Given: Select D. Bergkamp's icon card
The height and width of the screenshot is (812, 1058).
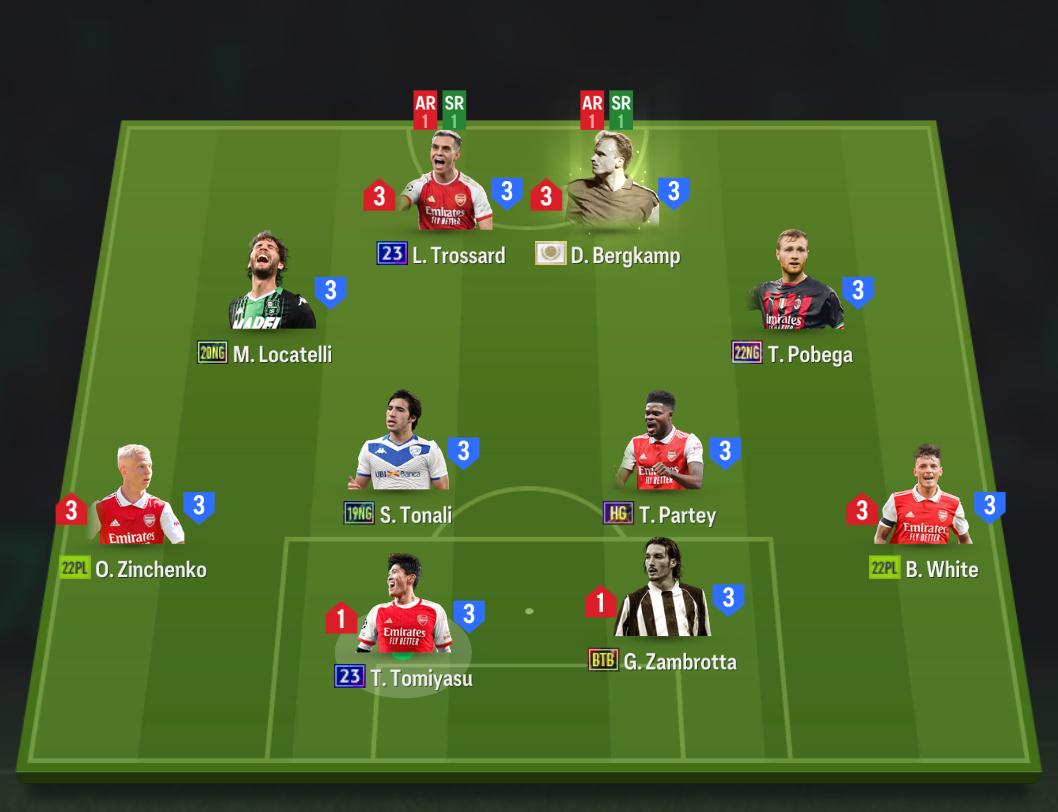Looking at the screenshot, I should tap(611, 190).
